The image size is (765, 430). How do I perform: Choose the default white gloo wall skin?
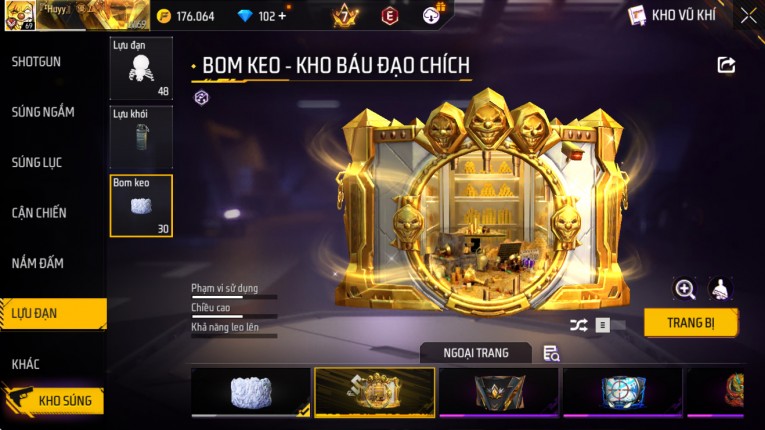point(251,392)
